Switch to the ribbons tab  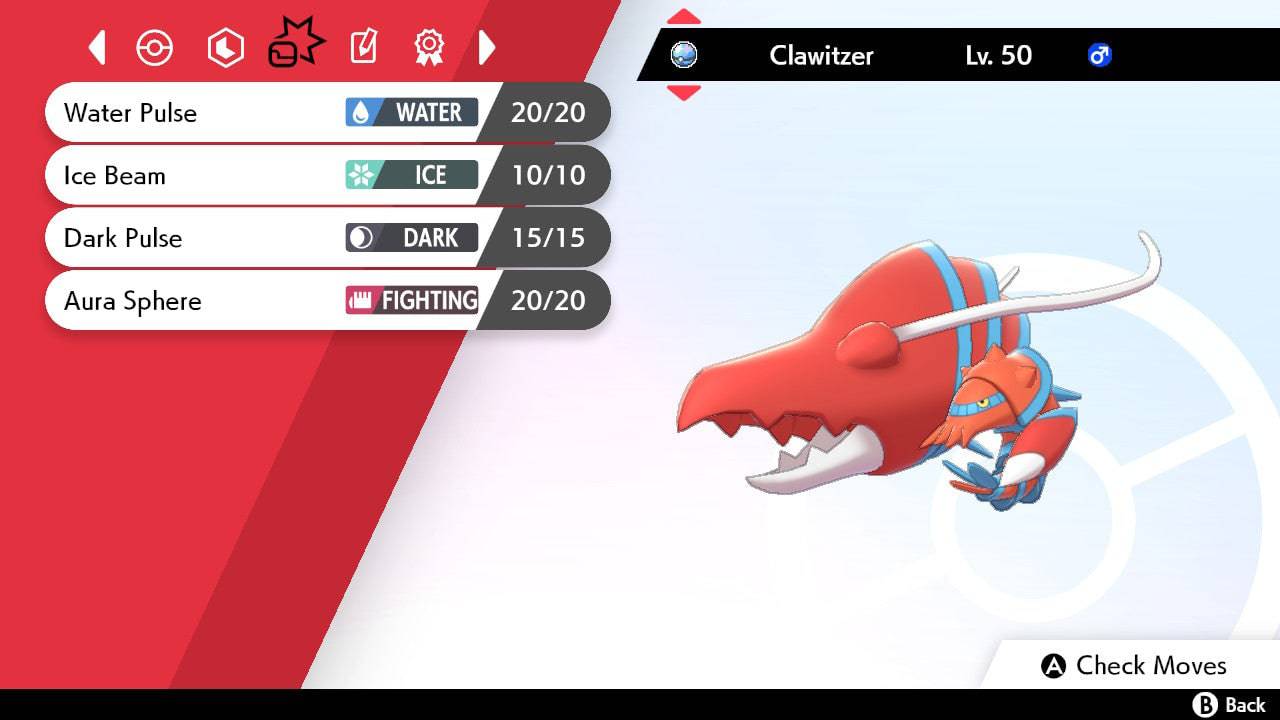(429, 47)
